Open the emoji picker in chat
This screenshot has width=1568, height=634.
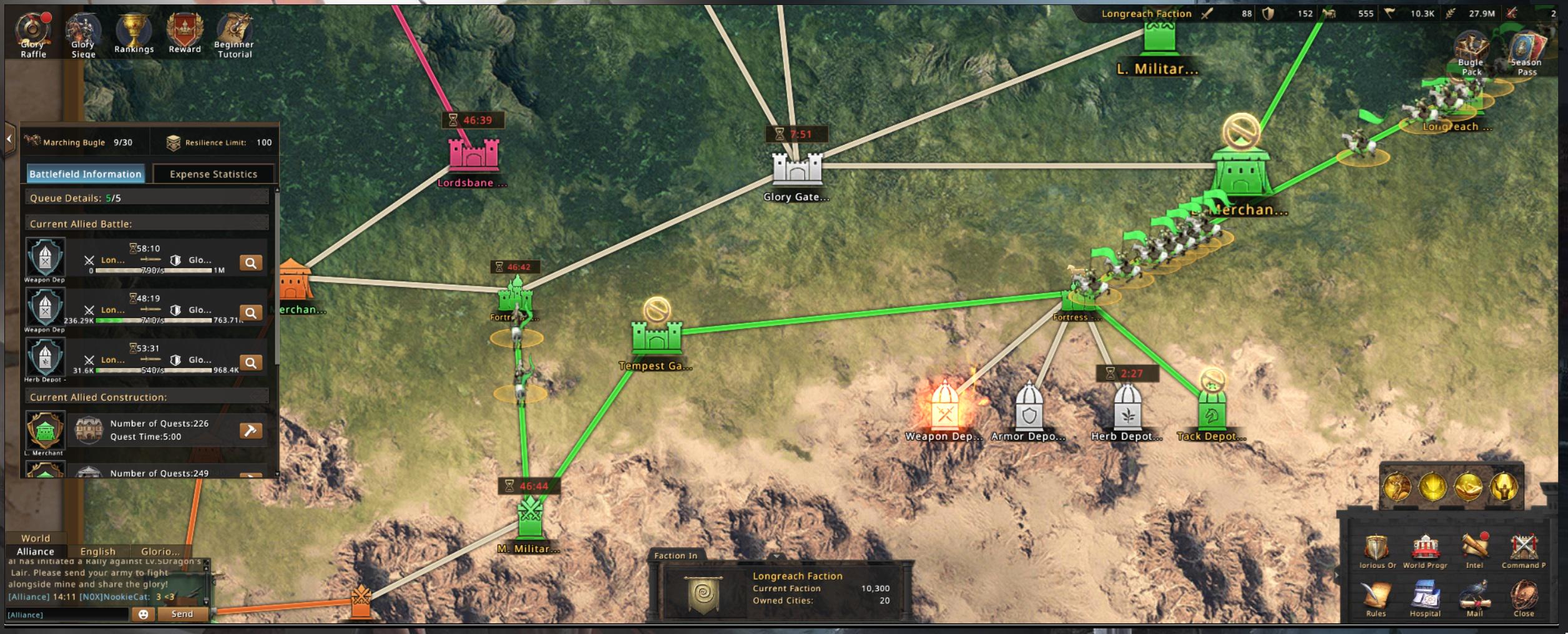click(144, 614)
